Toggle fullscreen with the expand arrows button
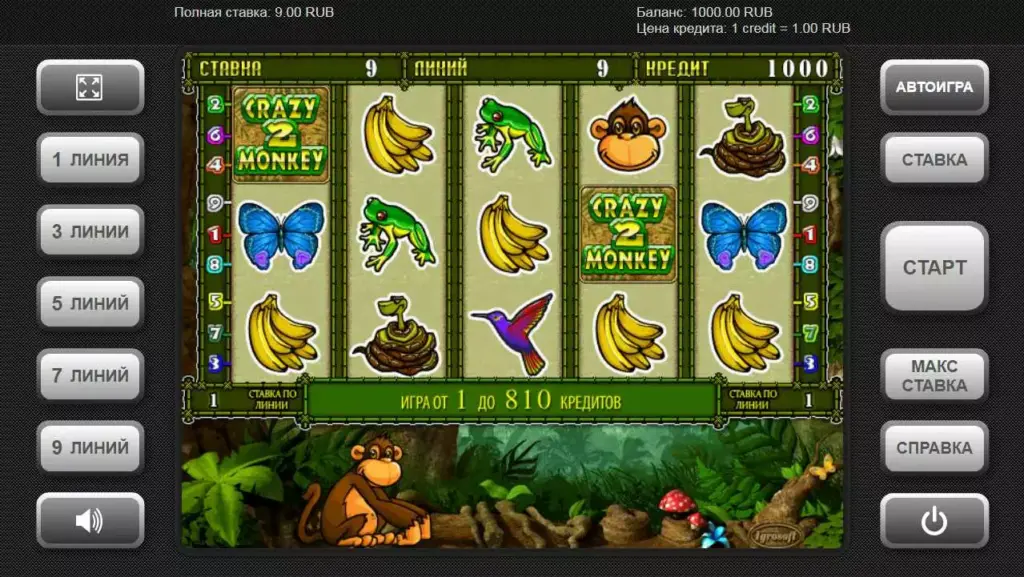 [90, 87]
